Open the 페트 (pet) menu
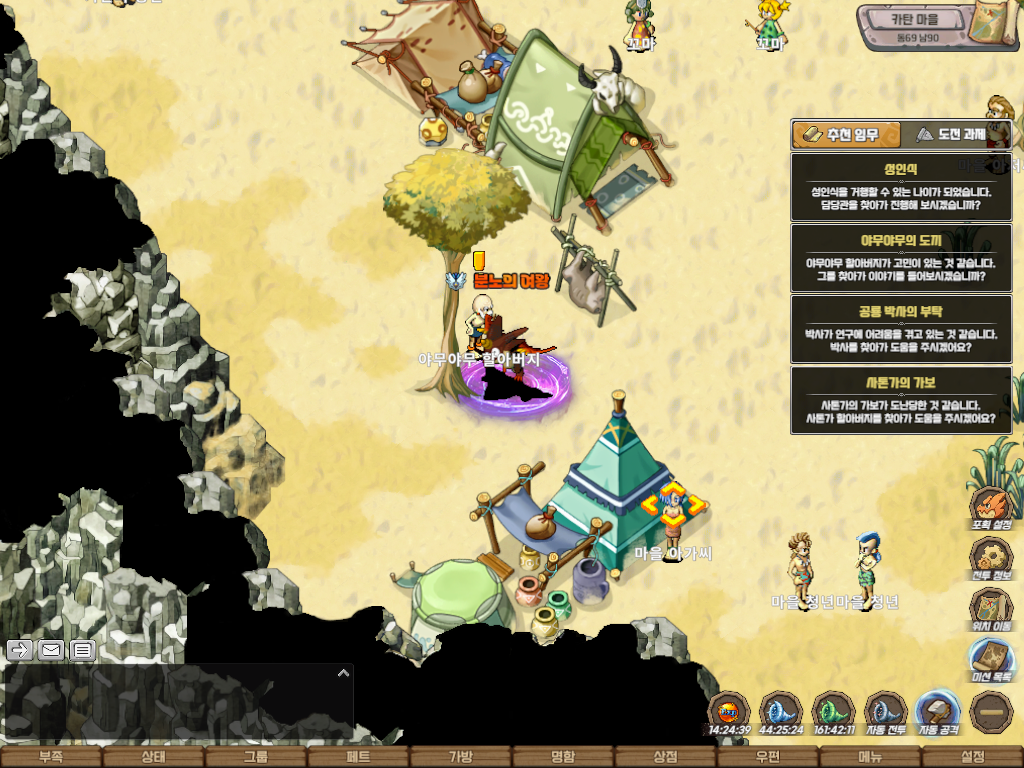Screen dimensions: 1024x768 tap(358, 757)
